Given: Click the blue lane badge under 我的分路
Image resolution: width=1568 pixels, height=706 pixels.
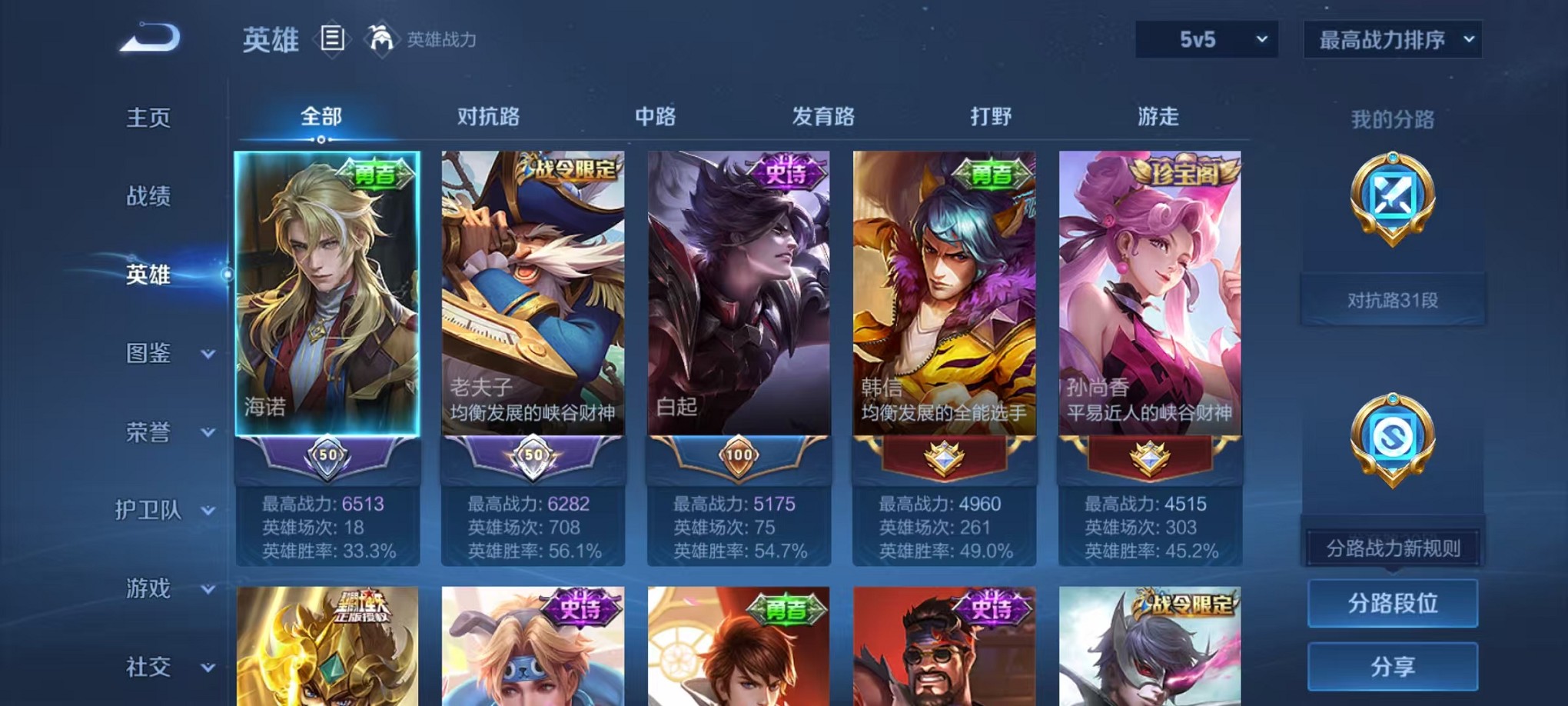Looking at the screenshot, I should tap(1394, 198).
